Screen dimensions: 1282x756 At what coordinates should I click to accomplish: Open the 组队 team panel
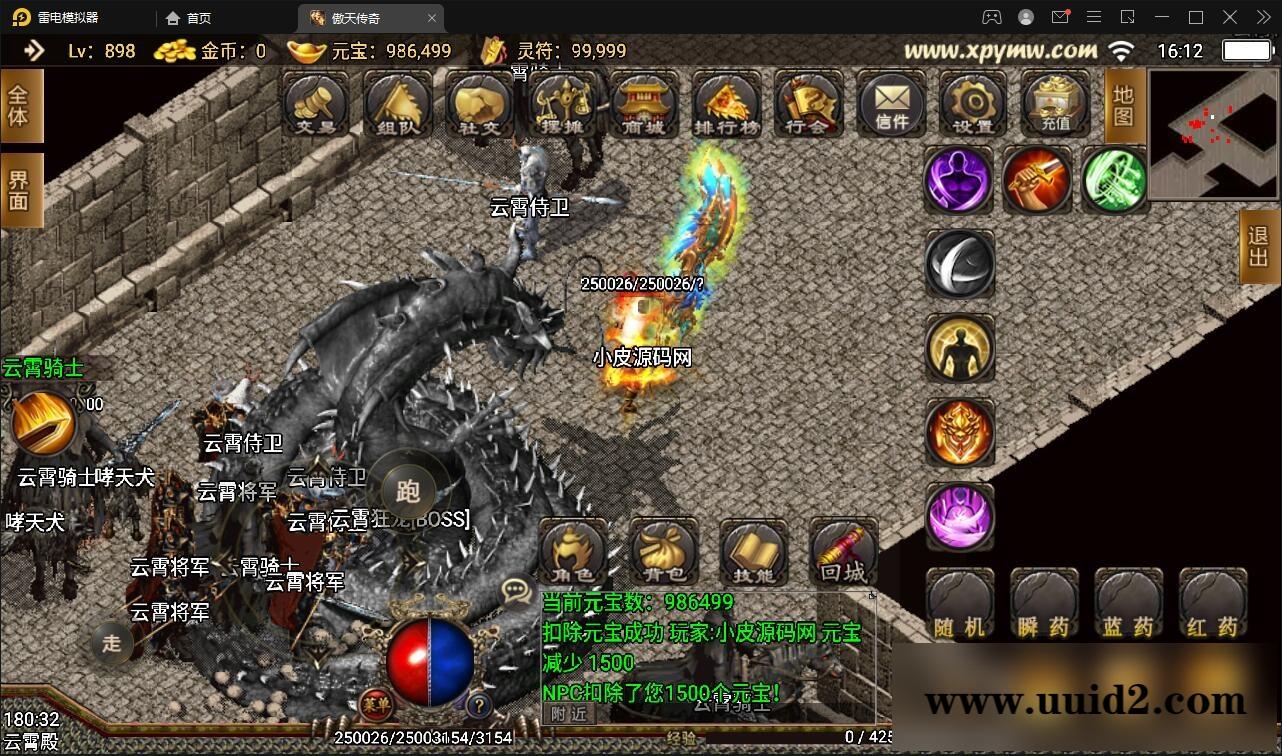pyautogui.click(x=397, y=103)
